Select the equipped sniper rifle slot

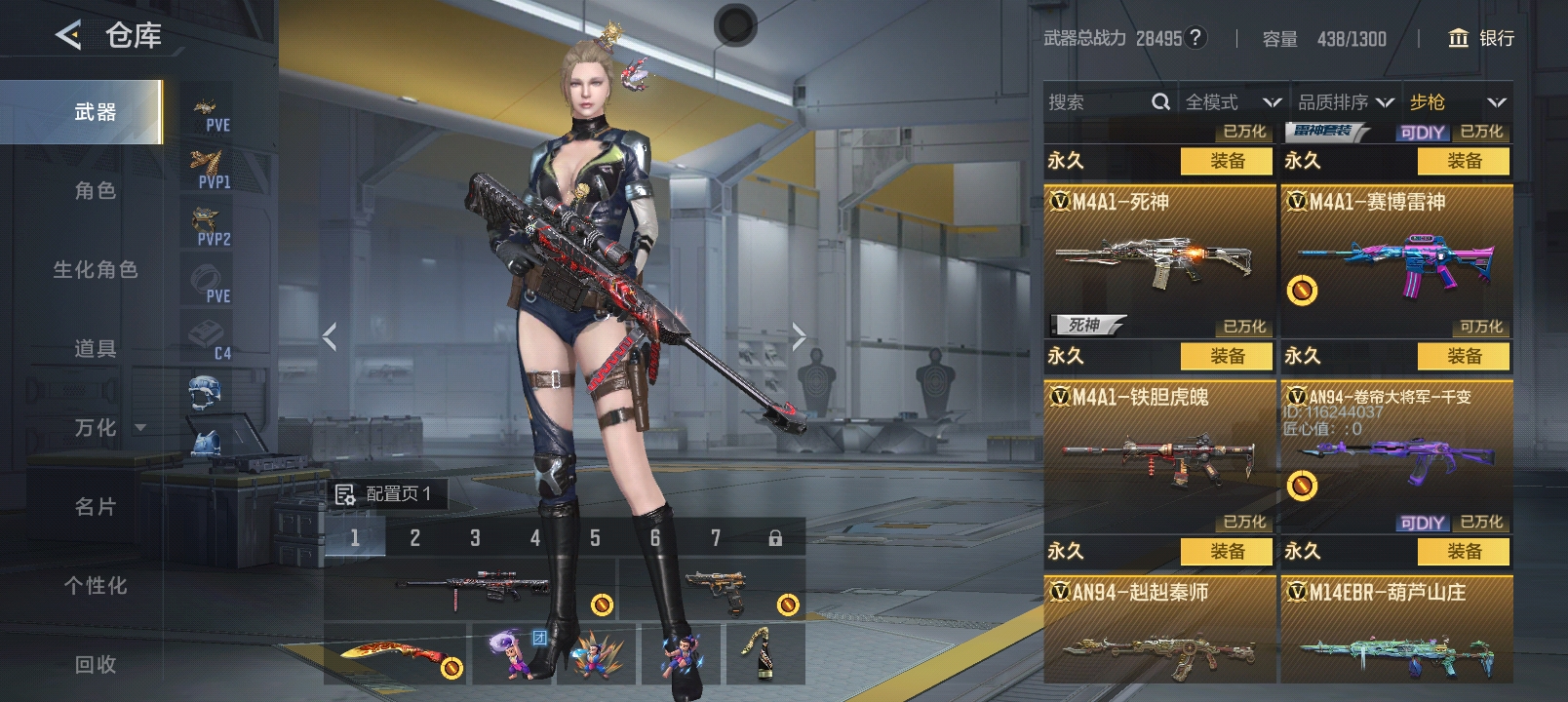(x=470, y=588)
